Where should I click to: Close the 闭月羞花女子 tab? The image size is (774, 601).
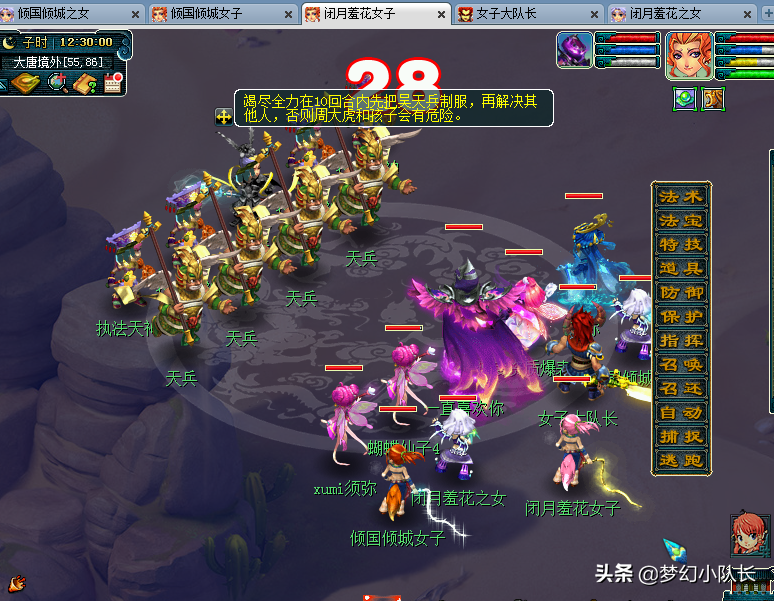tap(441, 15)
